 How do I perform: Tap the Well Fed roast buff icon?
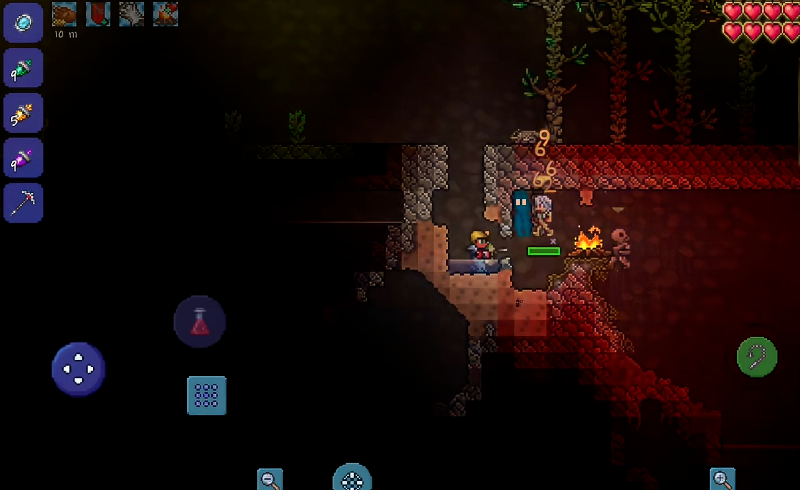coord(64,13)
